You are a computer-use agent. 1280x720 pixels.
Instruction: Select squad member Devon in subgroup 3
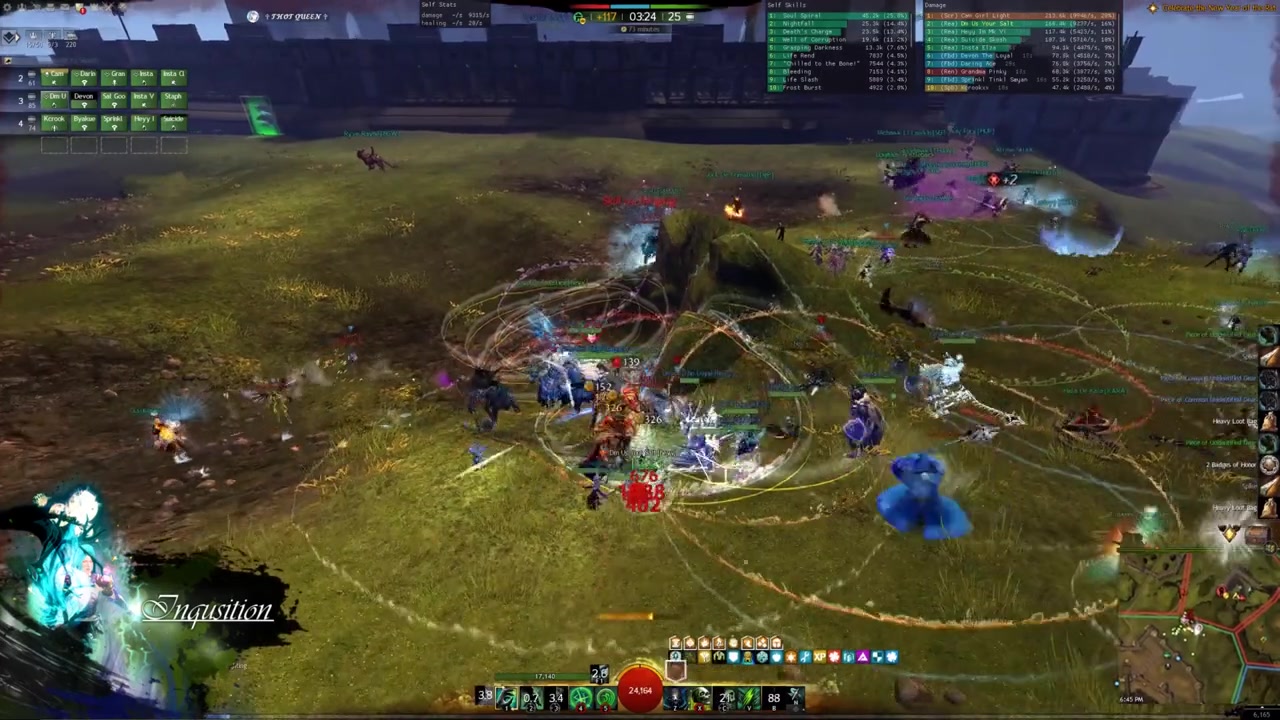click(x=84, y=98)
